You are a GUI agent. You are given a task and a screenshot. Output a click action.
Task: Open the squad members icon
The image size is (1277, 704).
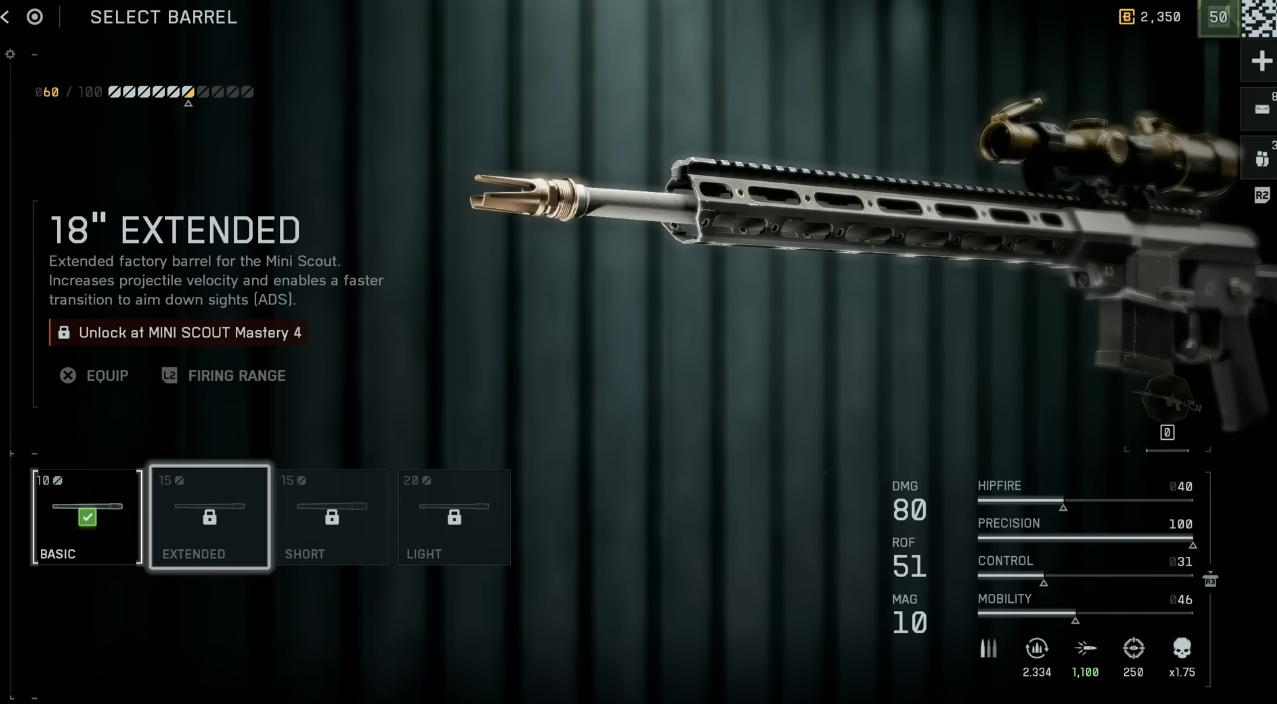(1261, 157)
